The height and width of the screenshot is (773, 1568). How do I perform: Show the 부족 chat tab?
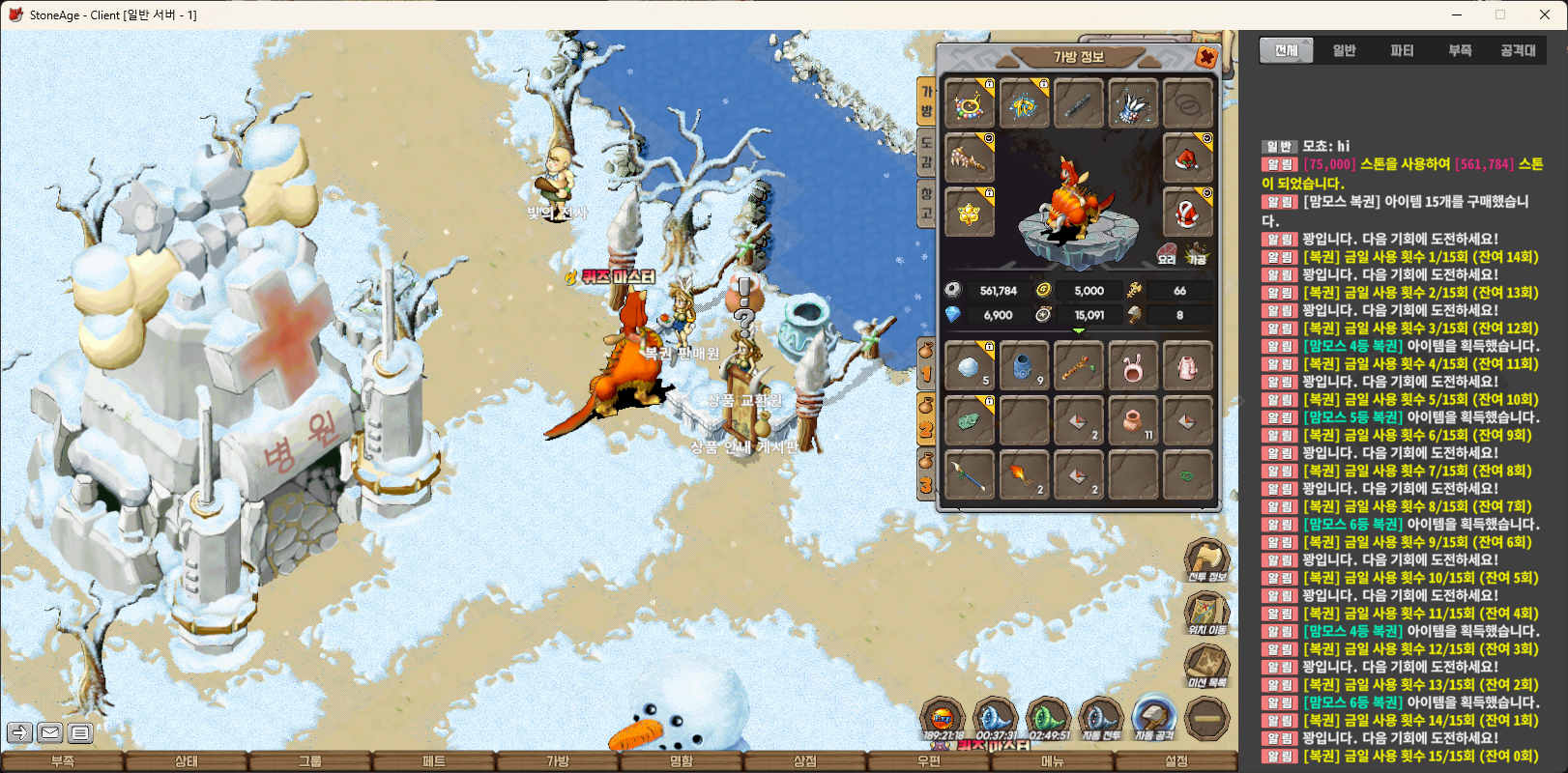1460,50
